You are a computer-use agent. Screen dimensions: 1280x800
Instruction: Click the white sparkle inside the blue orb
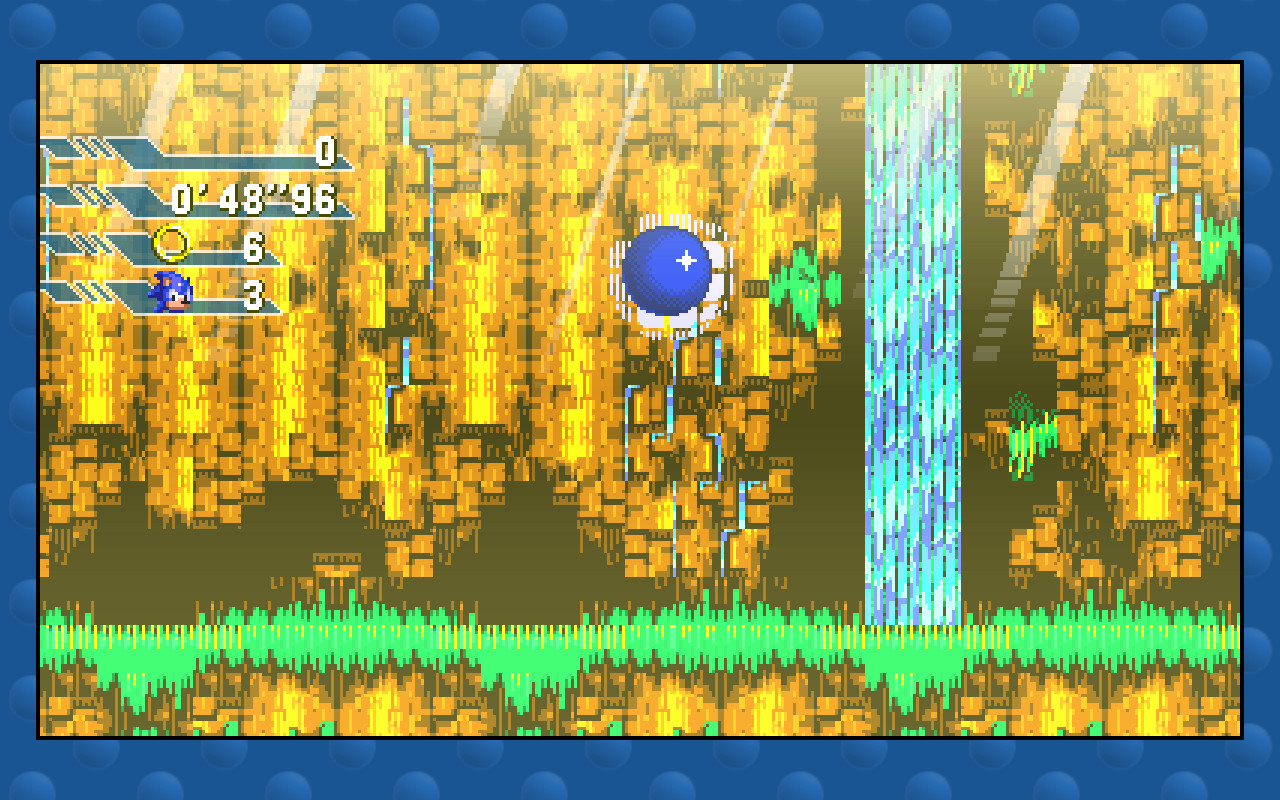685,260
